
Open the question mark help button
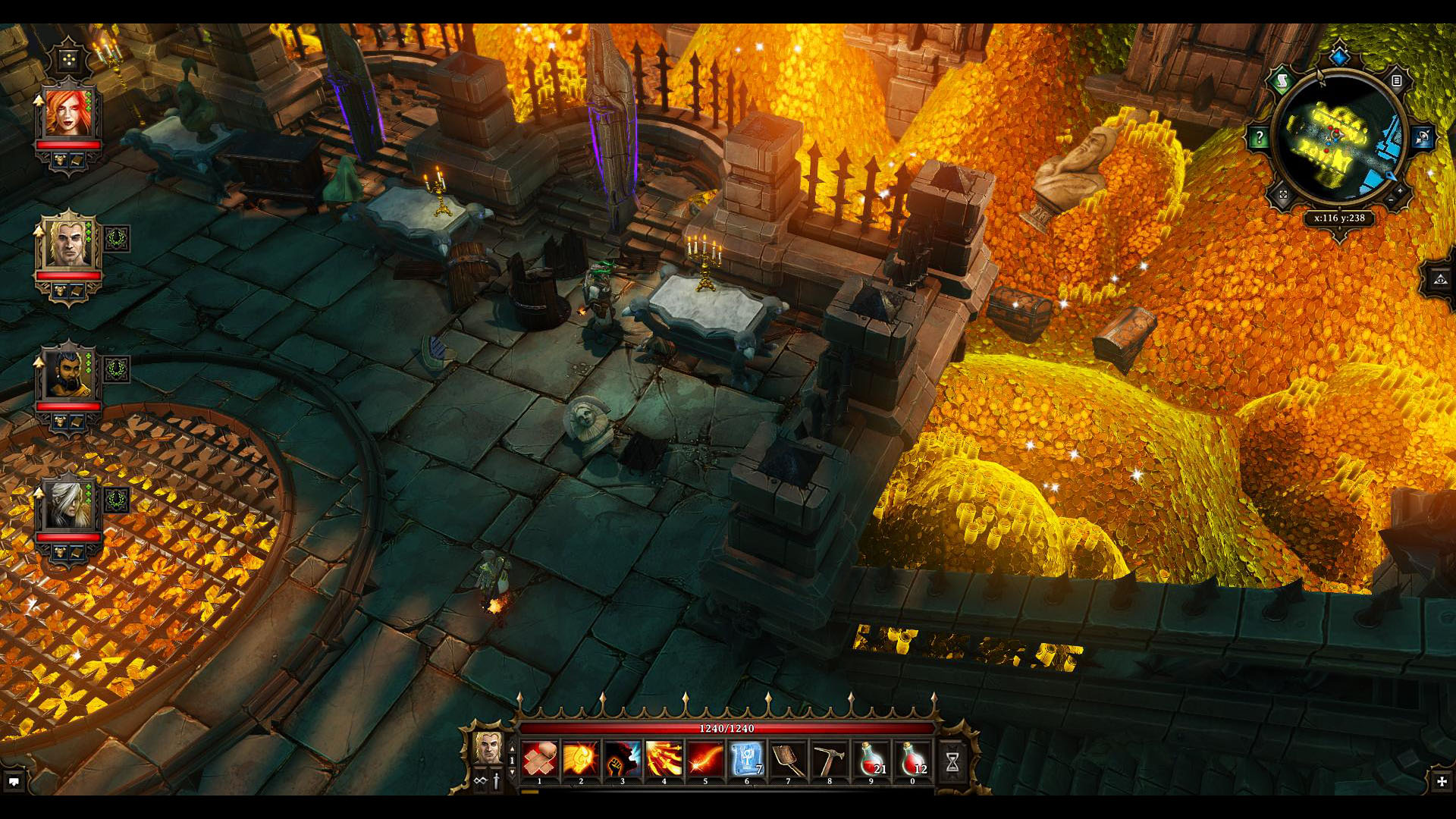pos(1259,137)
